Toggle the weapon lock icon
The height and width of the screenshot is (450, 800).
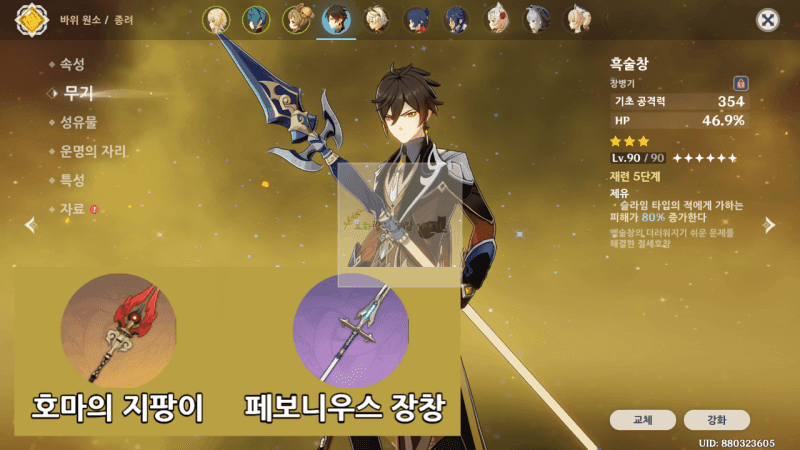click(x=740, y=83)
